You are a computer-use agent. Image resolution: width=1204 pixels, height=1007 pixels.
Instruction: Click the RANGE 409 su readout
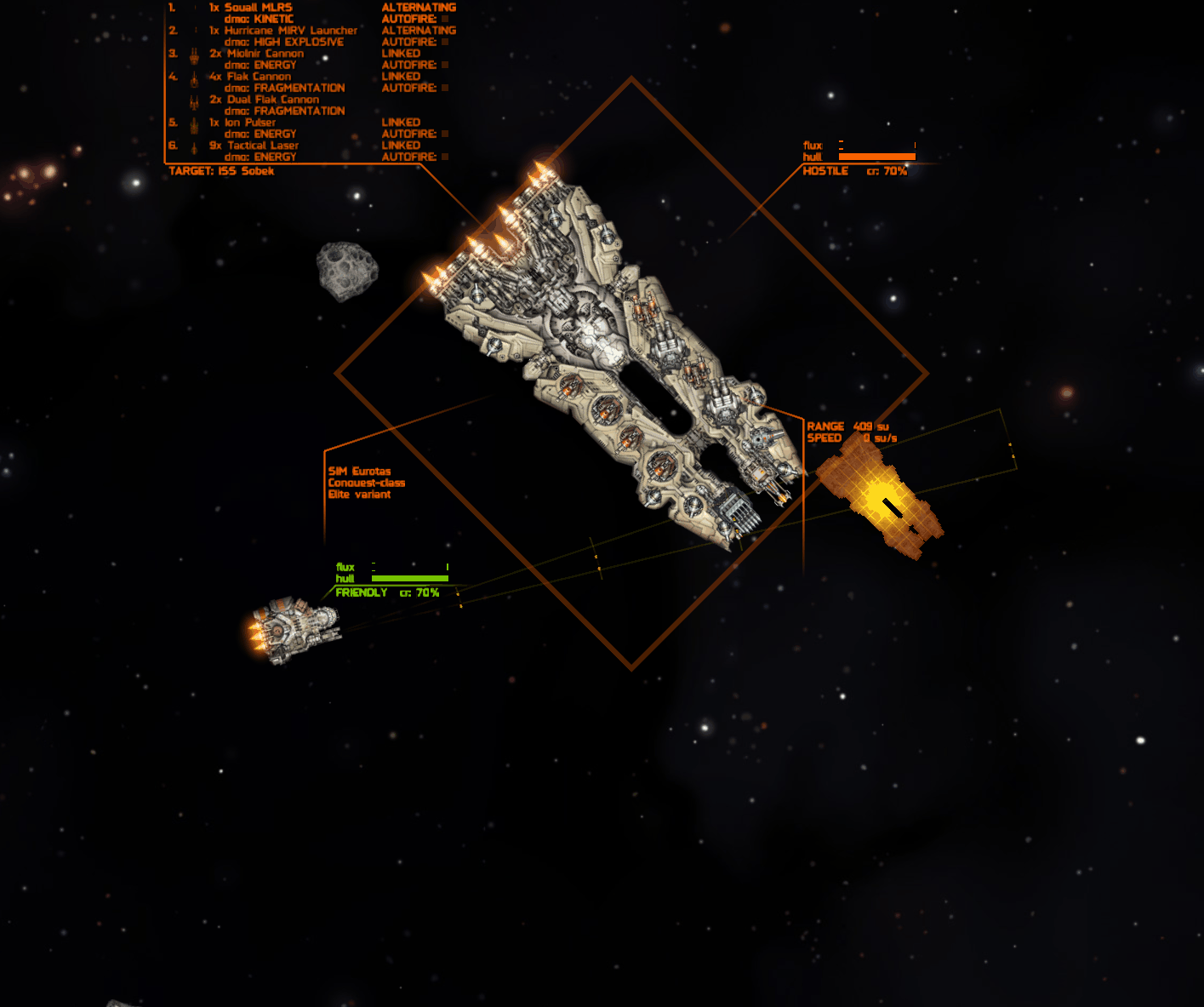pos(847,426)
